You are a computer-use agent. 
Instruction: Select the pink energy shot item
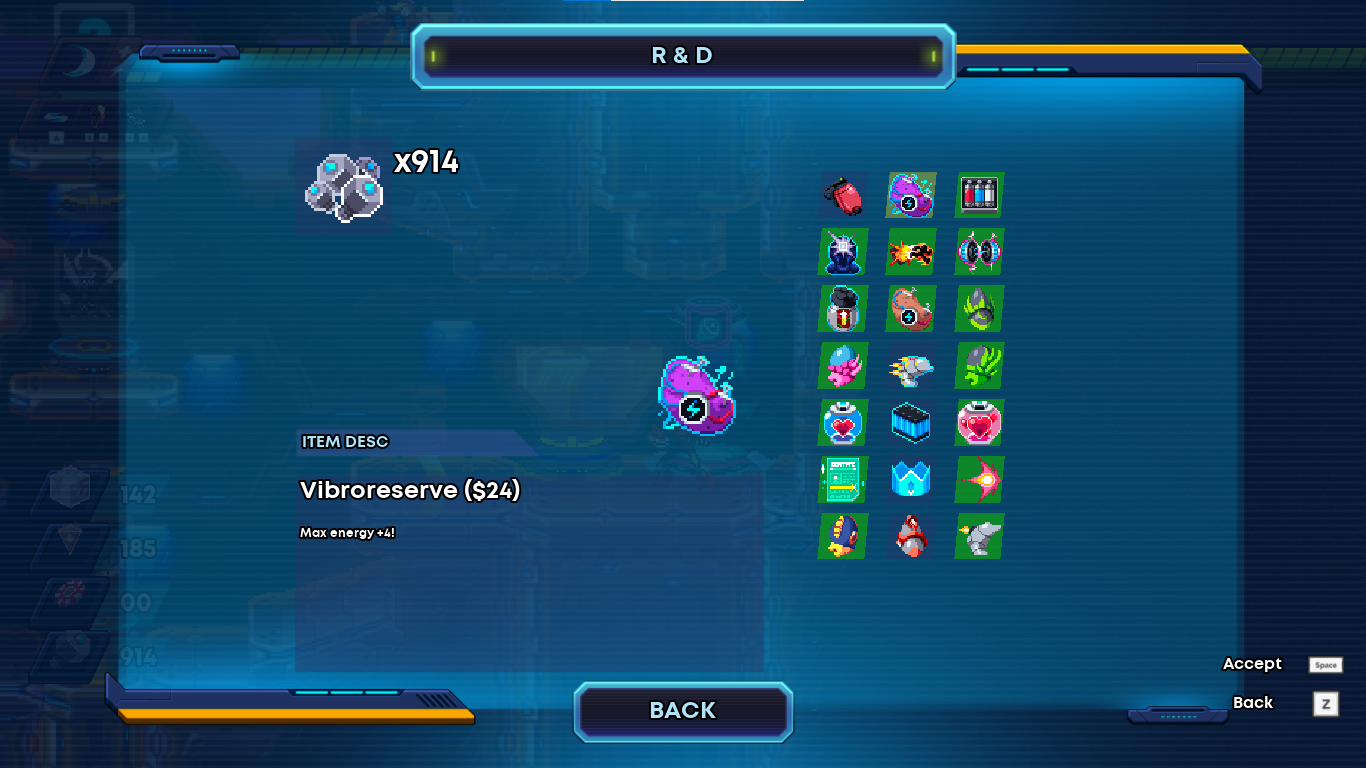point(979,480)
